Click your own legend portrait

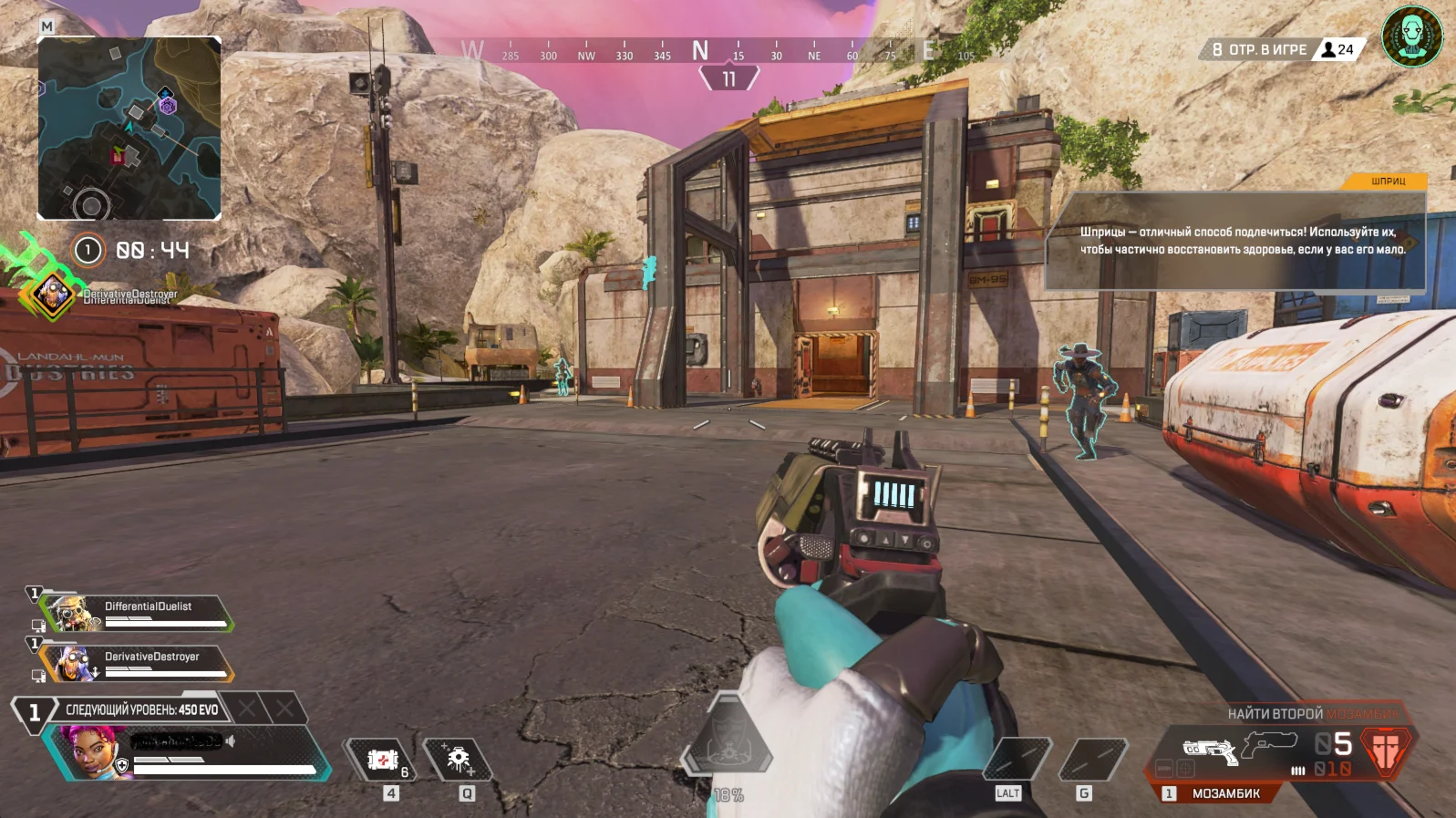click(91, 751)
